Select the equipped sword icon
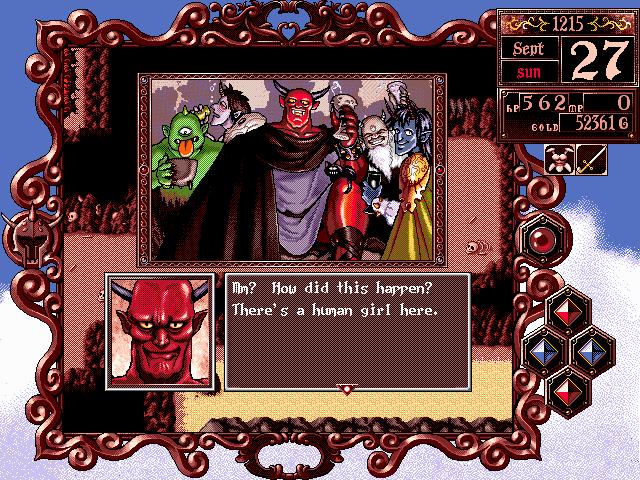This screenshot has width=640, height=480. 593,160
